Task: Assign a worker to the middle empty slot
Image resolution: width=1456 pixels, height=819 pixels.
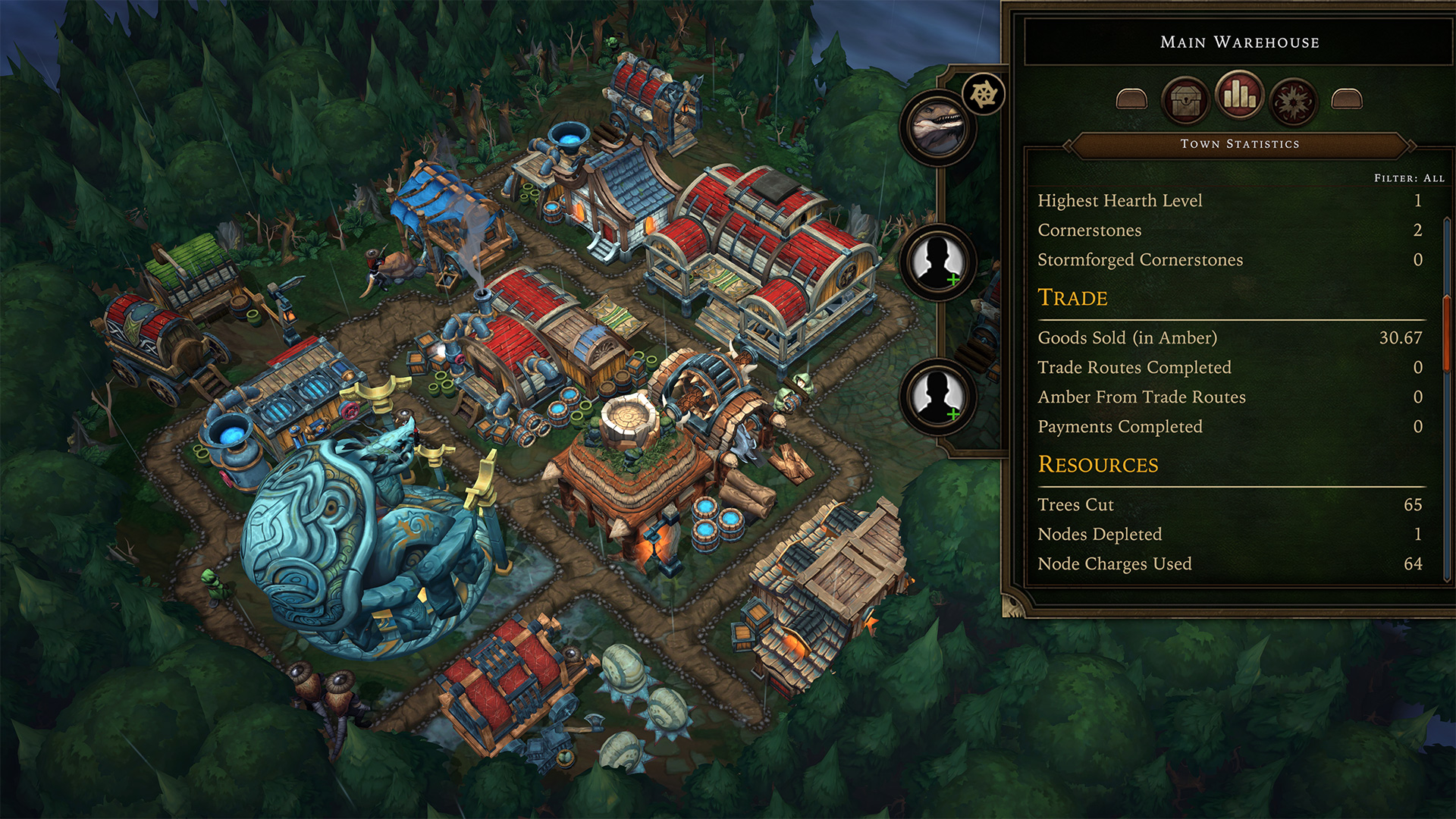Action: click(938, 262)
